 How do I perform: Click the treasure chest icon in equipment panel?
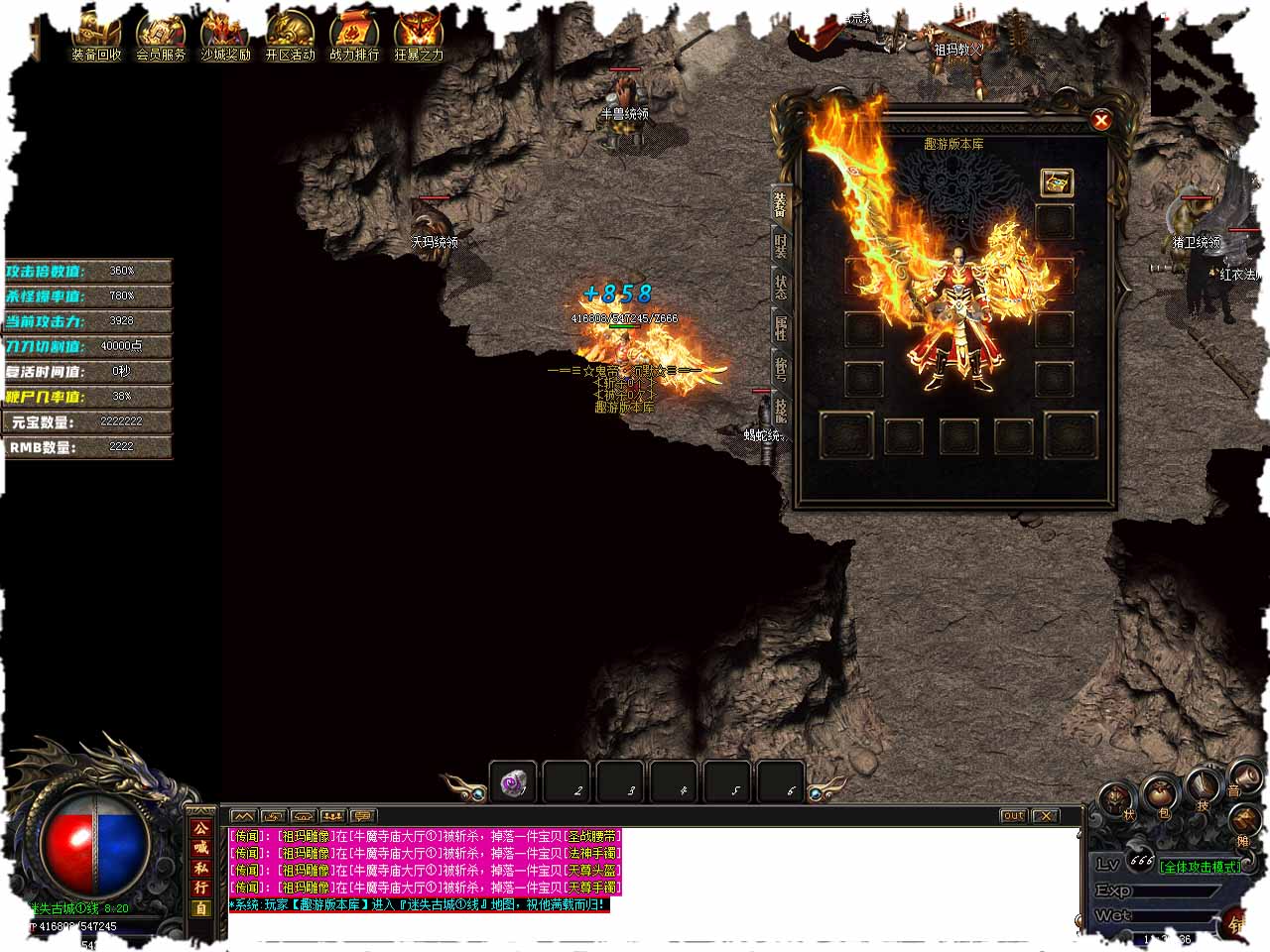click(1056, 182)
